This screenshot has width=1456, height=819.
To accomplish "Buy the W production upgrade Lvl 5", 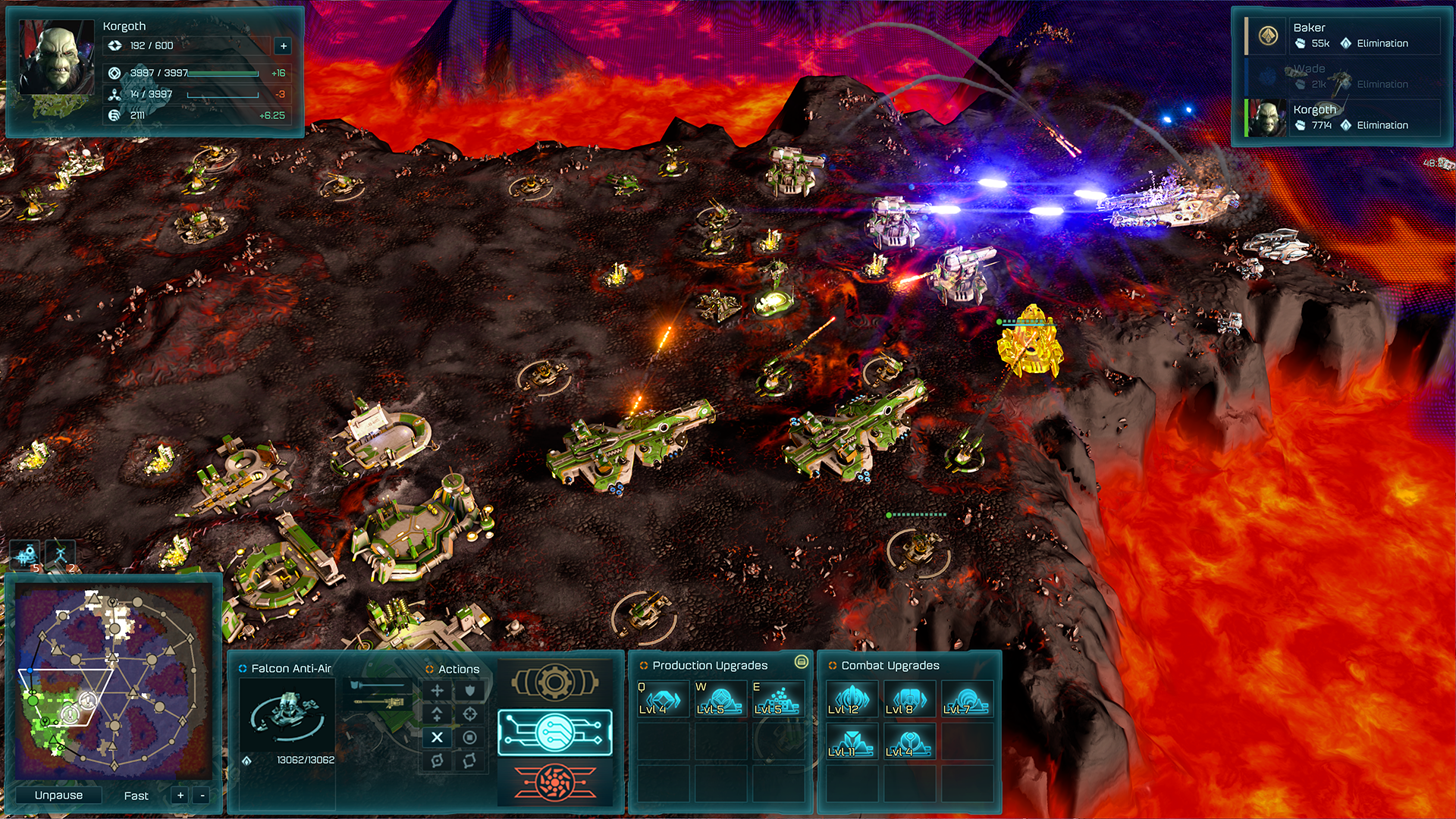I will 720,698.
